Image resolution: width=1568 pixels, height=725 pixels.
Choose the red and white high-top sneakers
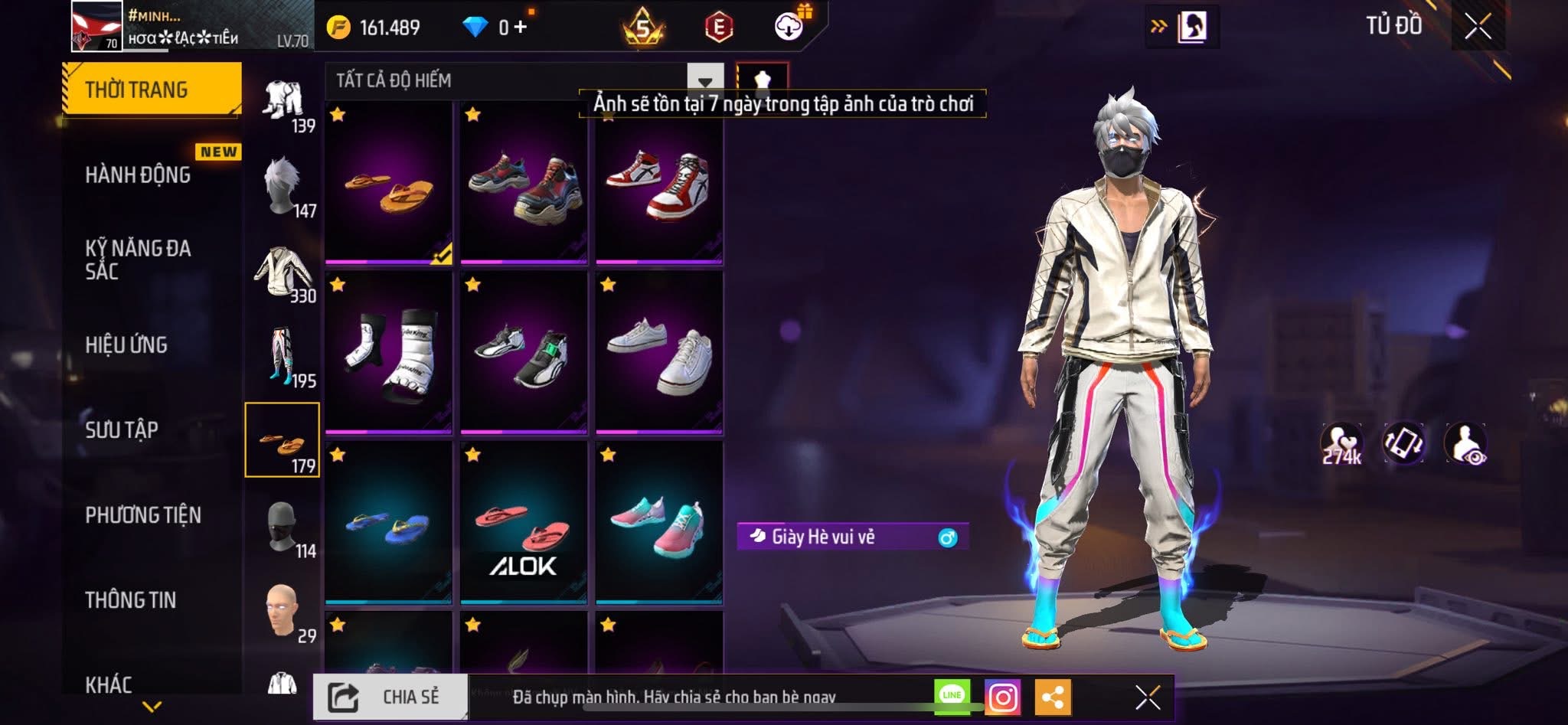(x=659, y=185)
